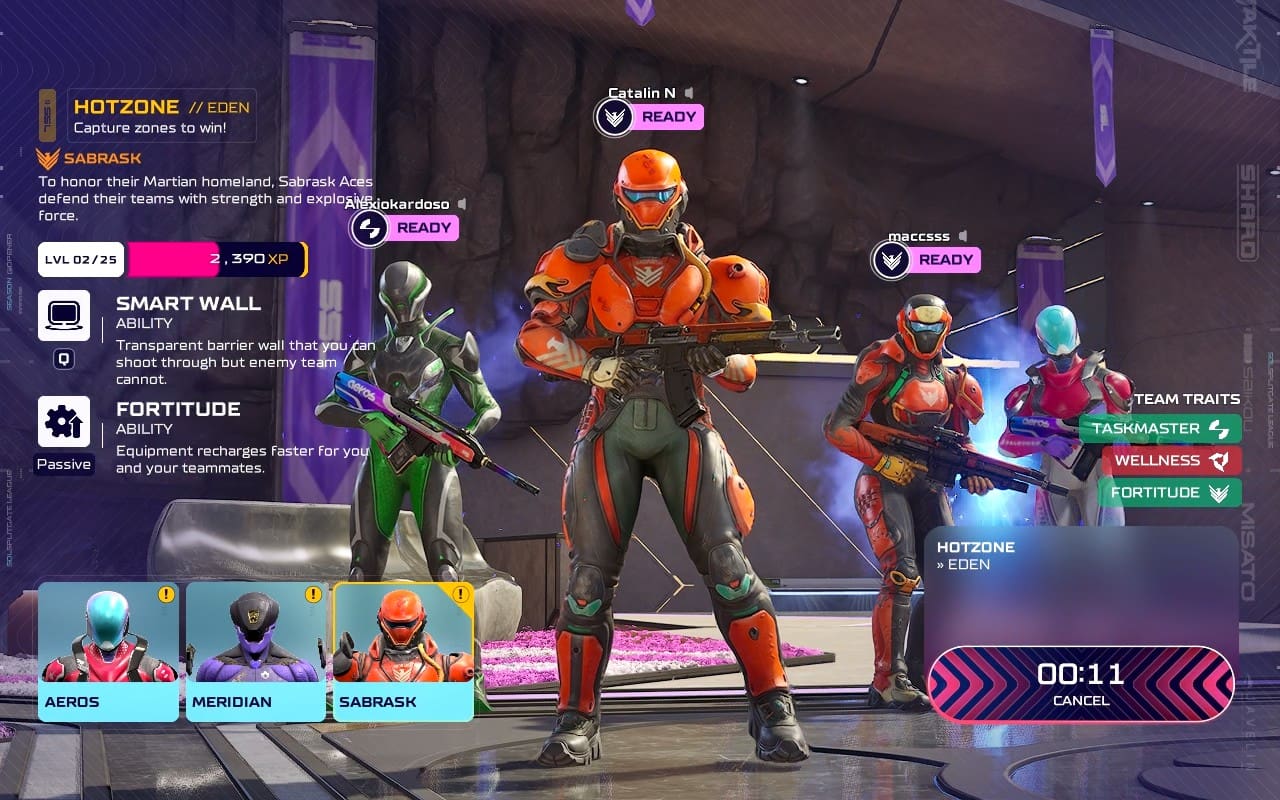Image resolution: width=1280 pixels, height=800 pixels.
Task: Mute maccsss using the speaker icon
Action: coord(962,236)
